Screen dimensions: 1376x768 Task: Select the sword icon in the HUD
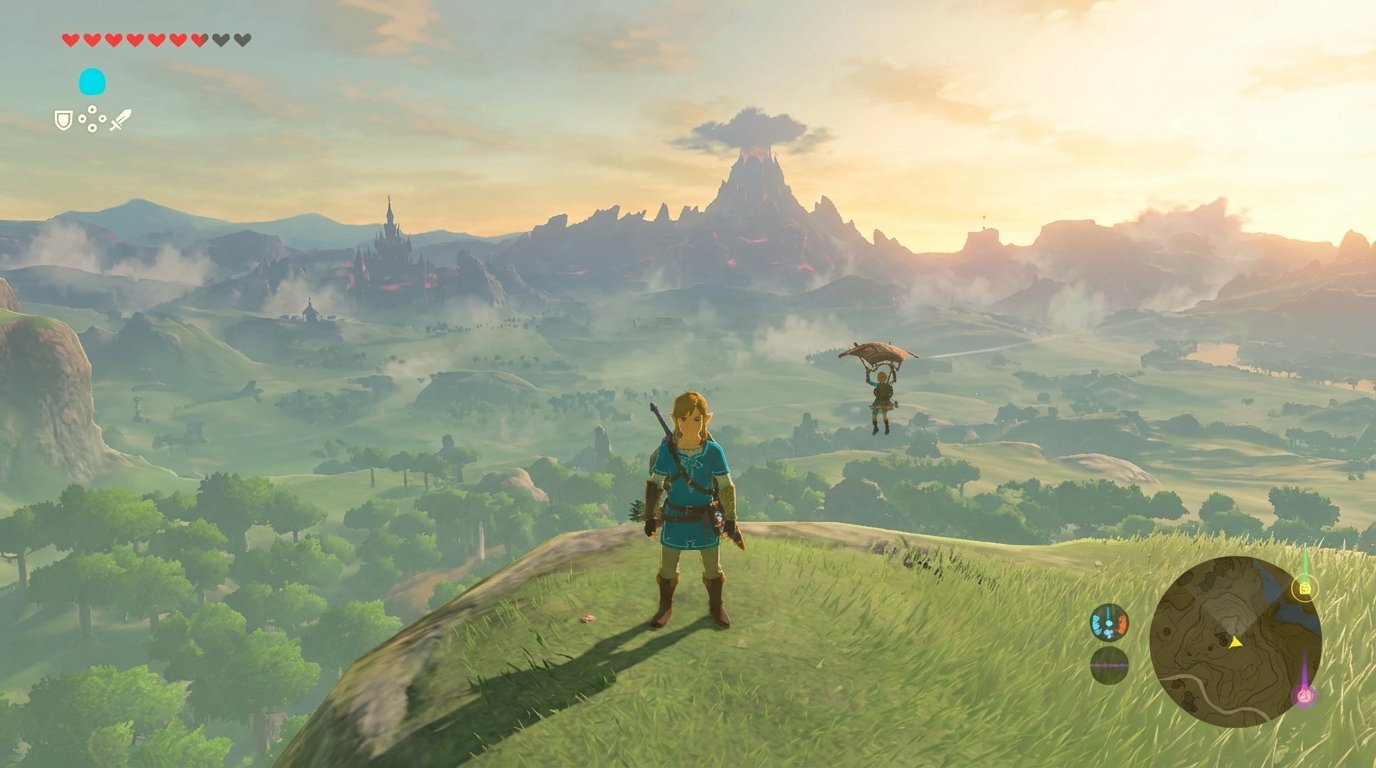[x=120, y=120]
